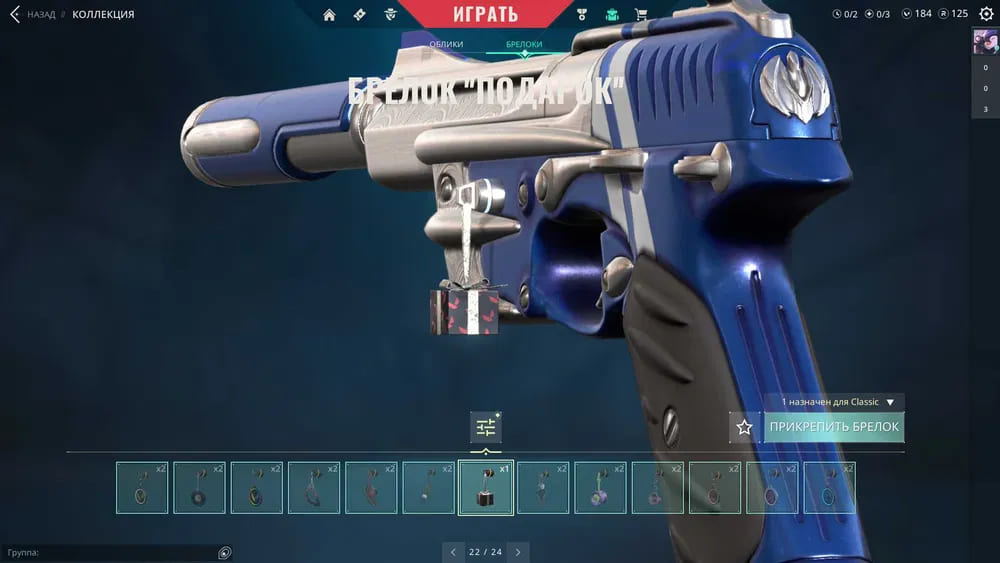The width and height of the screenshot is (1000, 563).
Task: Go to the next buddy page arrow
Action: coord(517,552)
